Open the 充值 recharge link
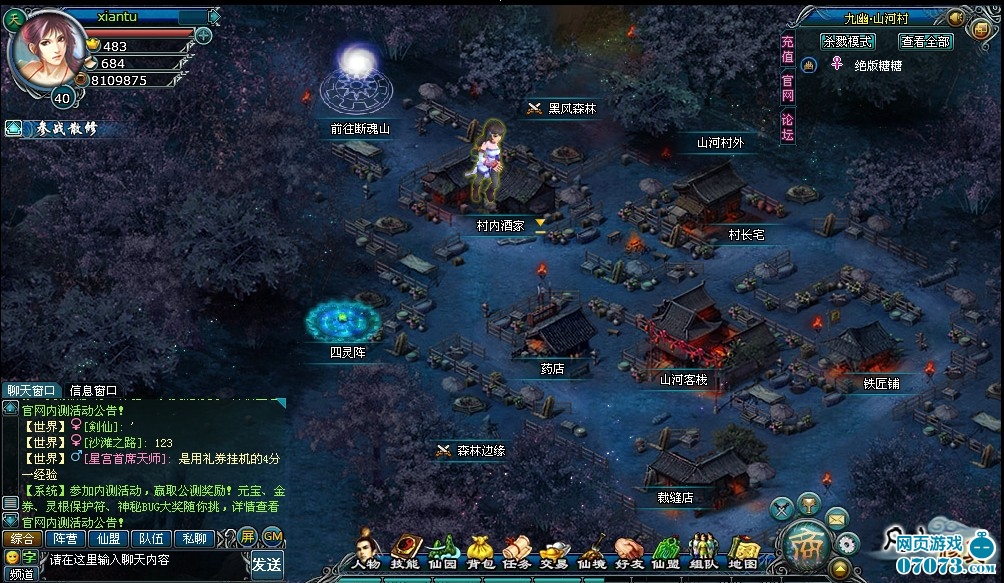 point(788,50)
